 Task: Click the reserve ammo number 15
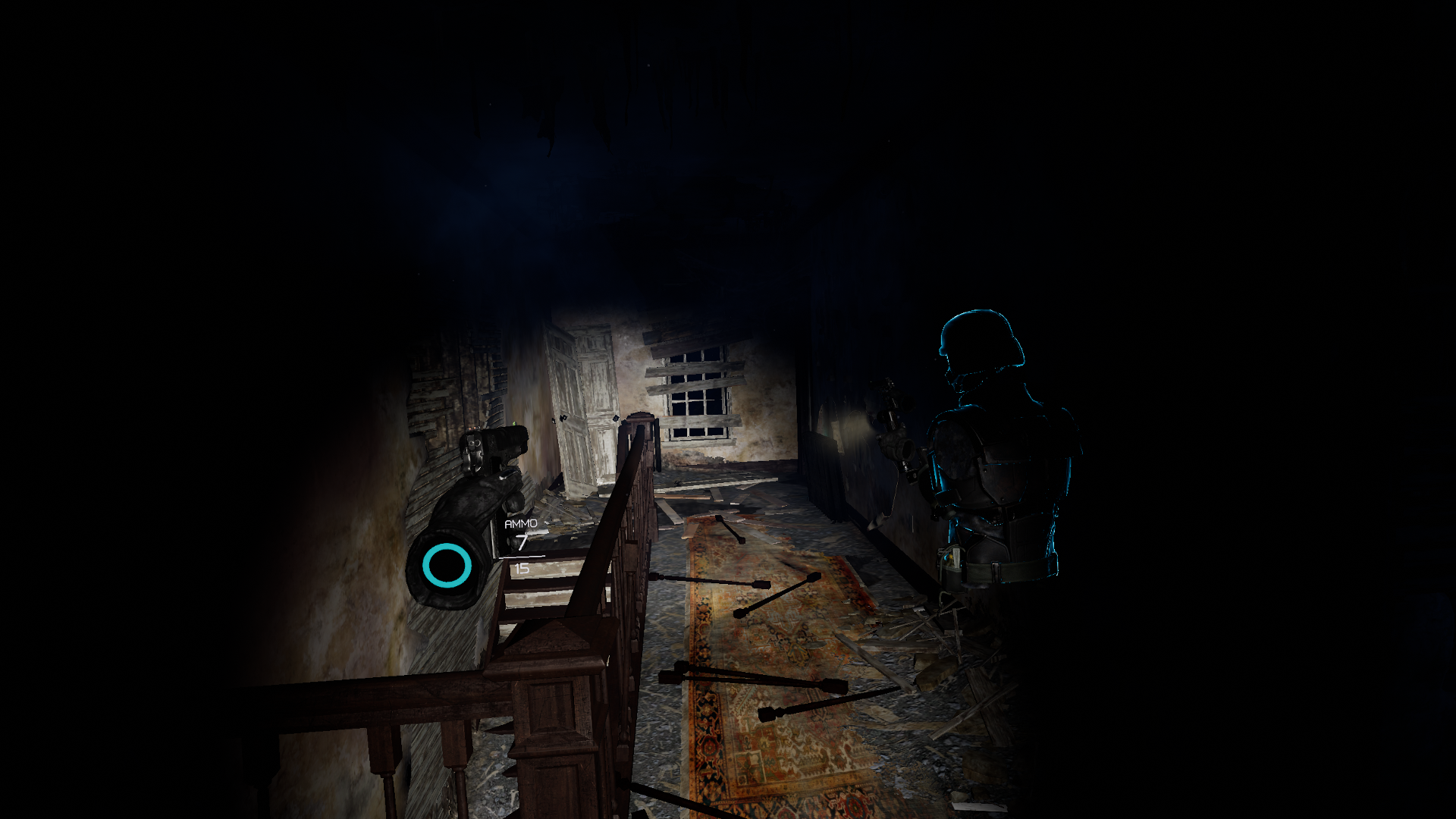click(x=522, y=567)
